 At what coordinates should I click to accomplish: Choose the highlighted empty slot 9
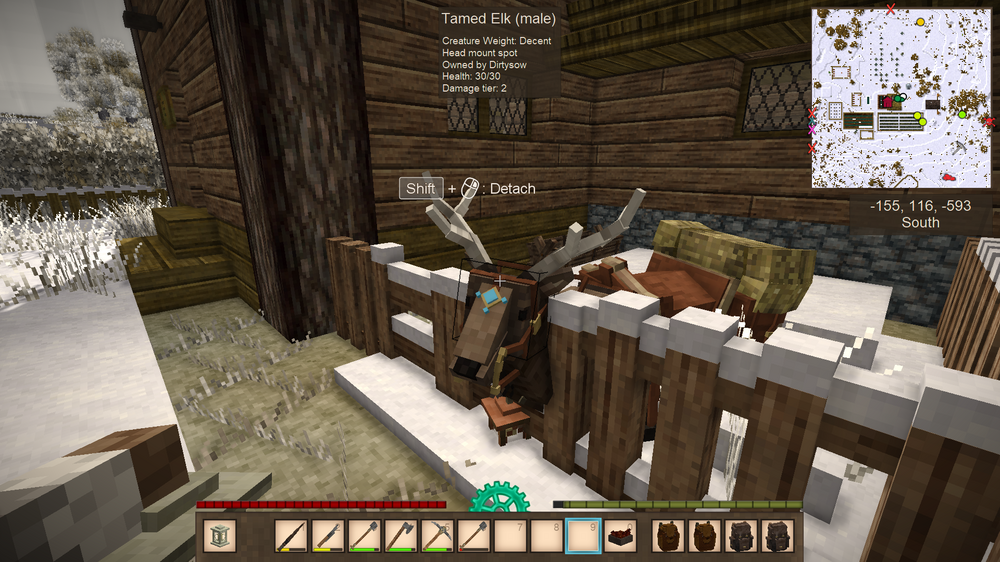point(583,536)
